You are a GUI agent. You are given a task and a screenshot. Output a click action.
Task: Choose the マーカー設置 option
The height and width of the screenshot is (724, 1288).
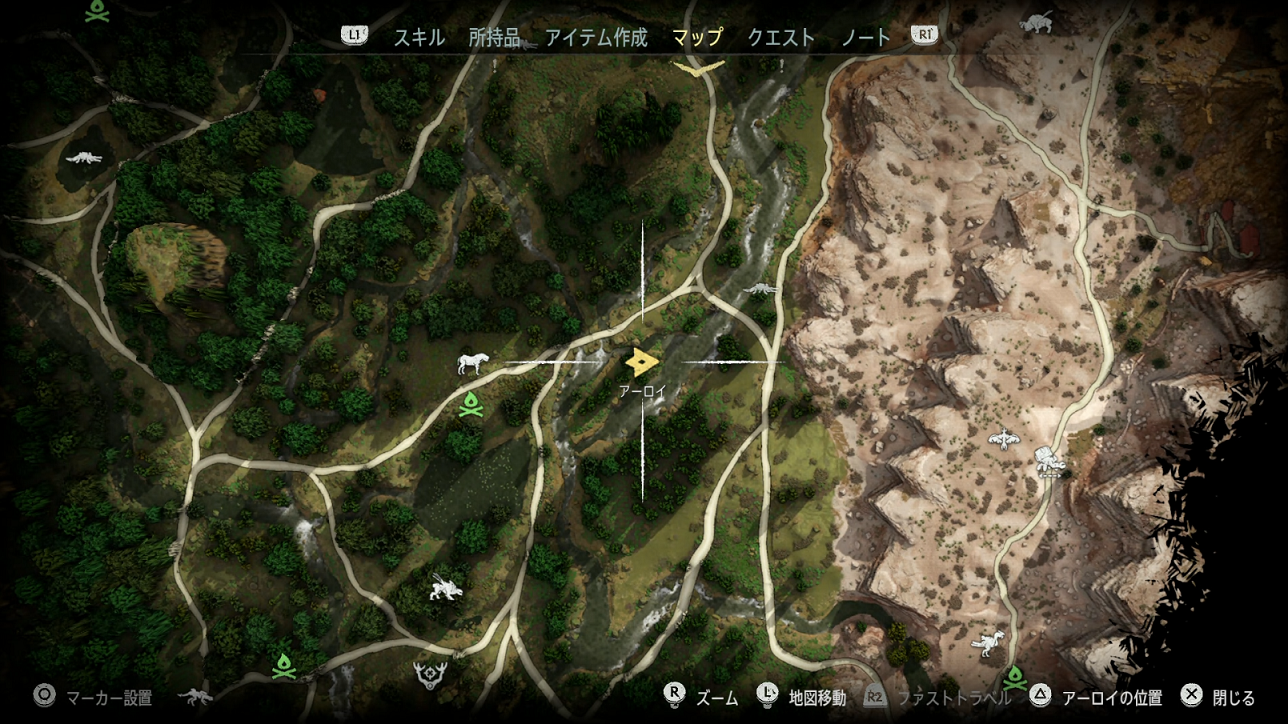(96, 697)
